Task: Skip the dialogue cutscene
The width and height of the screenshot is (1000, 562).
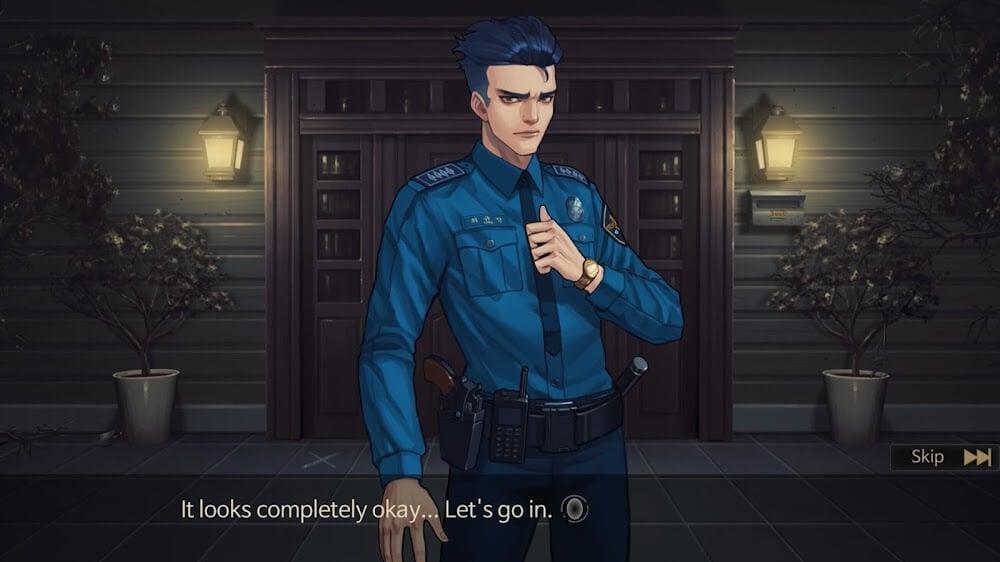Action: [944, 457]
